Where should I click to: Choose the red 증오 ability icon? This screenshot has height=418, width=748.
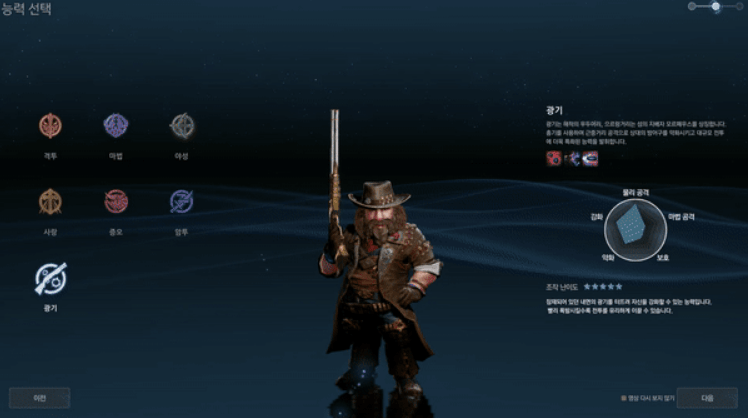(x=116, y=201)
